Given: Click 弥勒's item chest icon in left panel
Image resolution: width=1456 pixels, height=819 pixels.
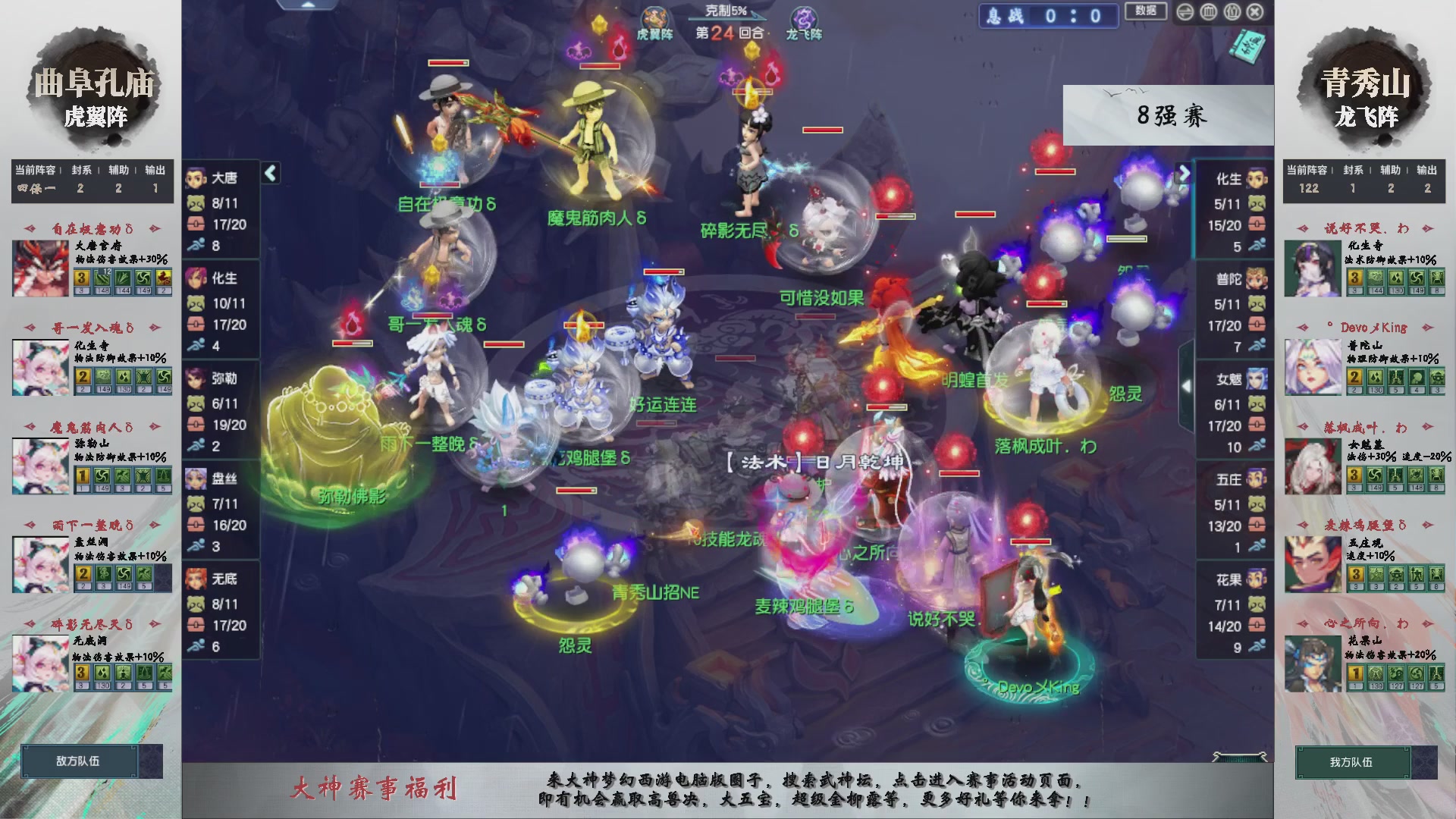Looking at the screenshot, I should click(196, 425).
